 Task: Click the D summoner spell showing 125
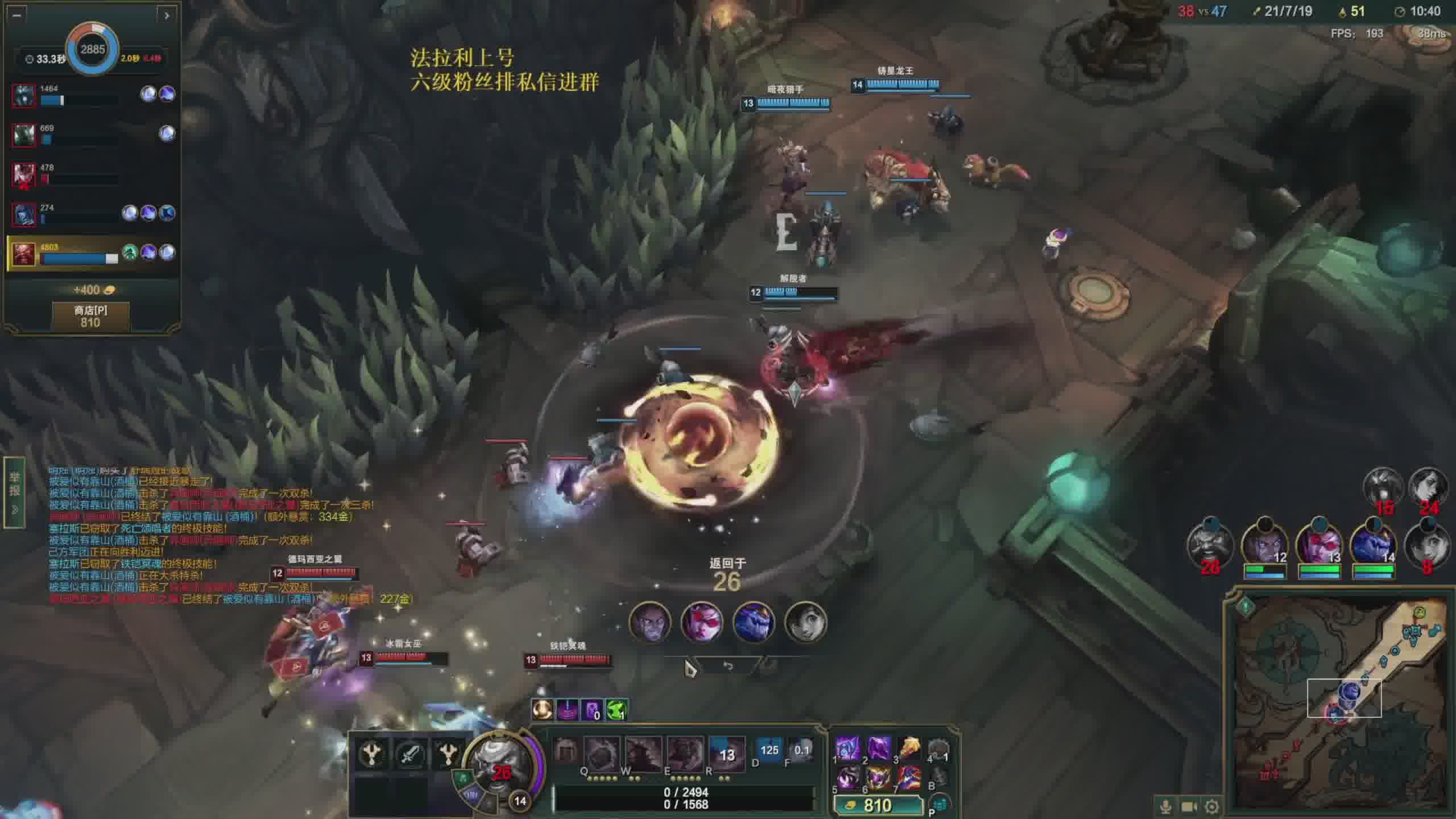pos(769,751)
